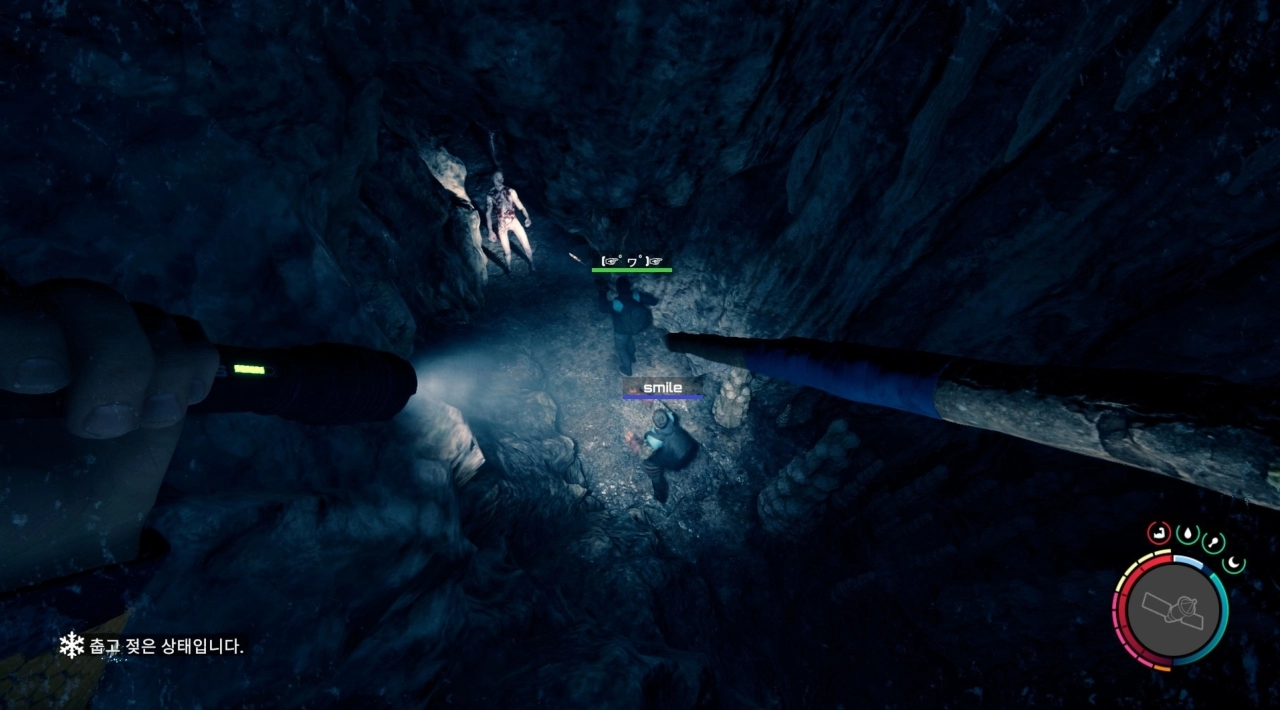Click the strength arm status icon
The width and height of the screenshot is (1280, 710).
pos(1159,533)
